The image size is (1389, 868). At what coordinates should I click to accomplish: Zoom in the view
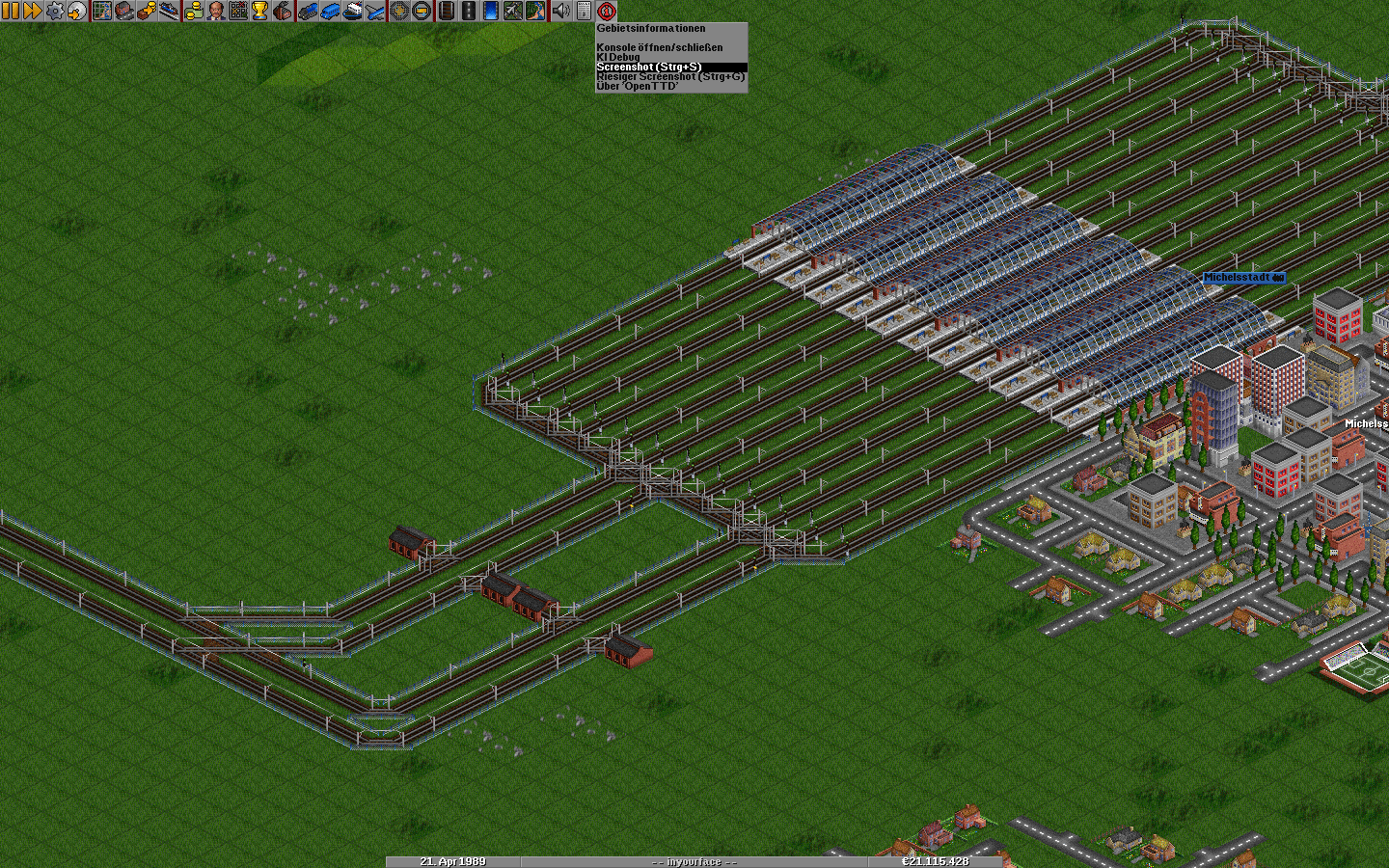pyautogui.click(x=398, y=11)
